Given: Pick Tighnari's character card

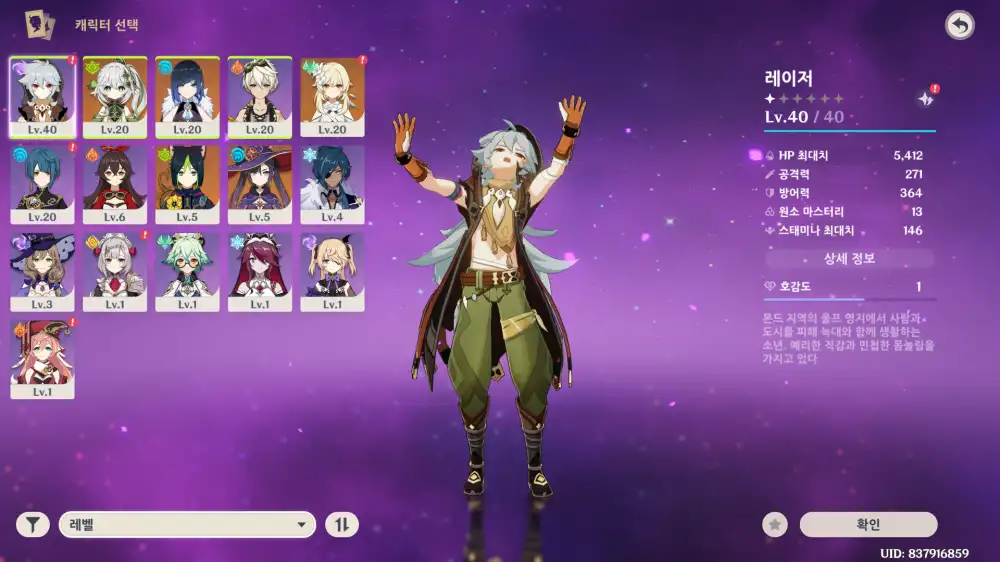Looking at the screenshot, I should tap(188, 185).
